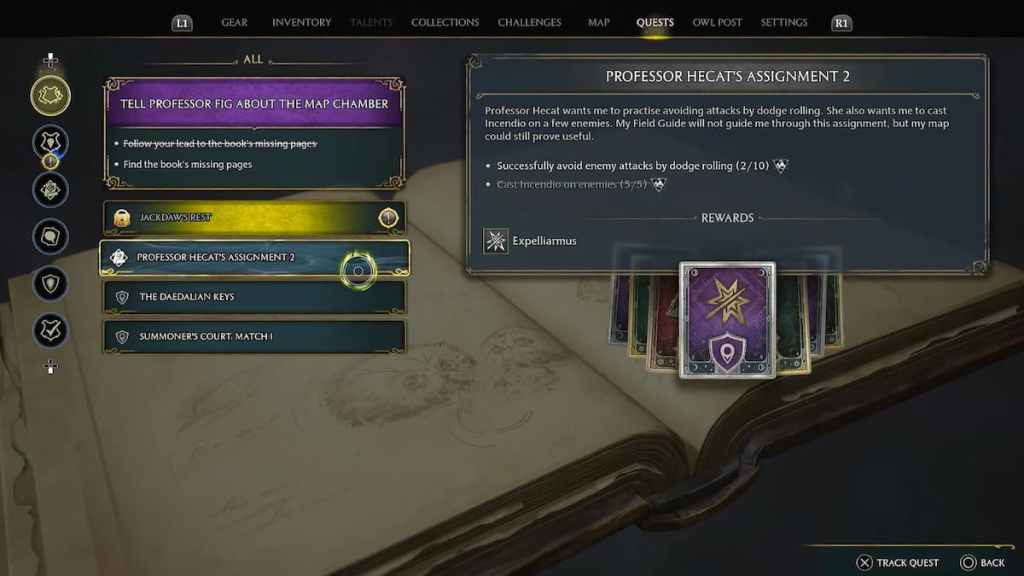Filter quests by the speech bubble icon
This screenshot has height=576, width=1024.
[50, 237]
